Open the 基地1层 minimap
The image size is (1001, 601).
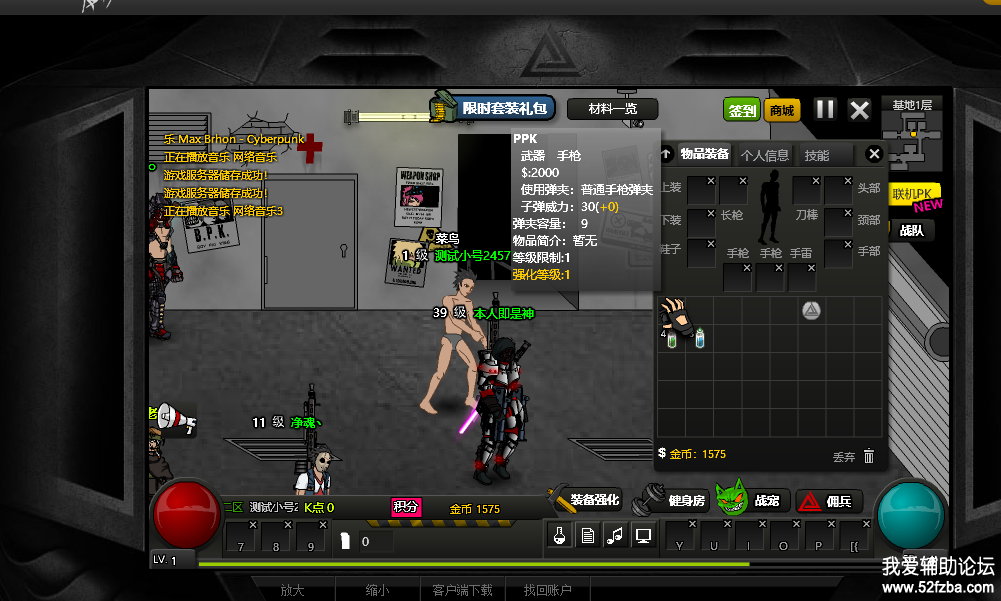click(912, 133)
